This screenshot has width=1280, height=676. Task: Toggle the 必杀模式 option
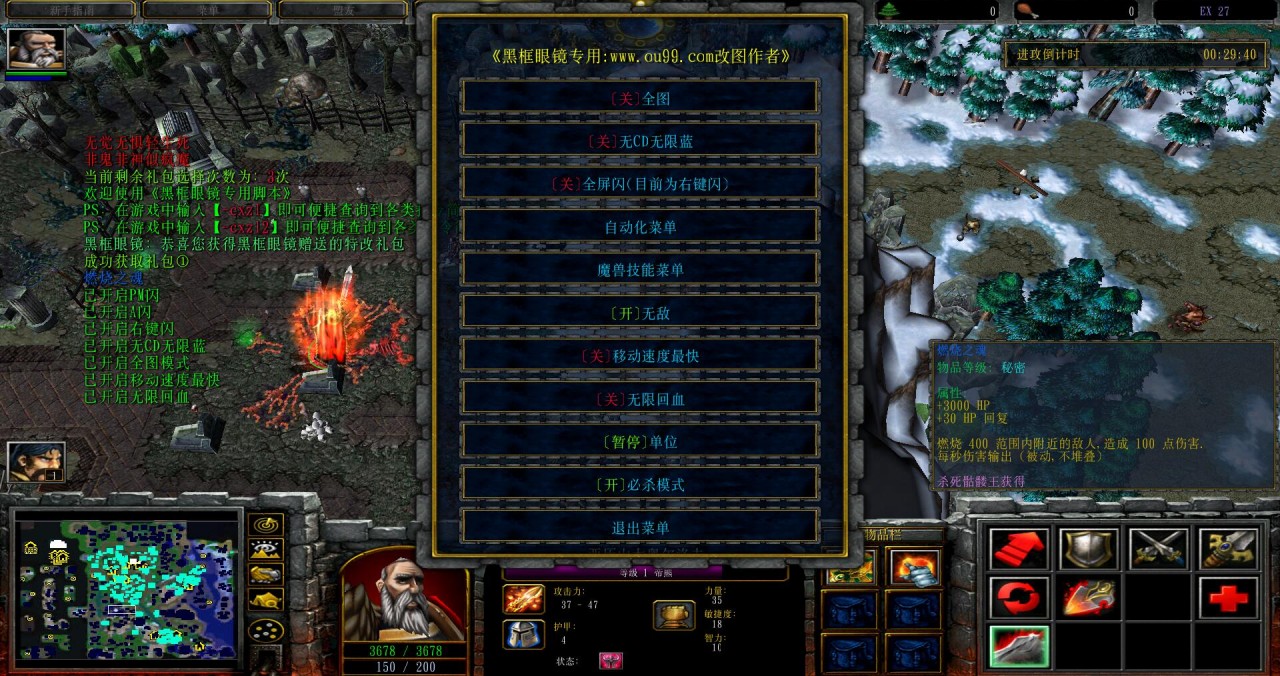coord(640,485)
